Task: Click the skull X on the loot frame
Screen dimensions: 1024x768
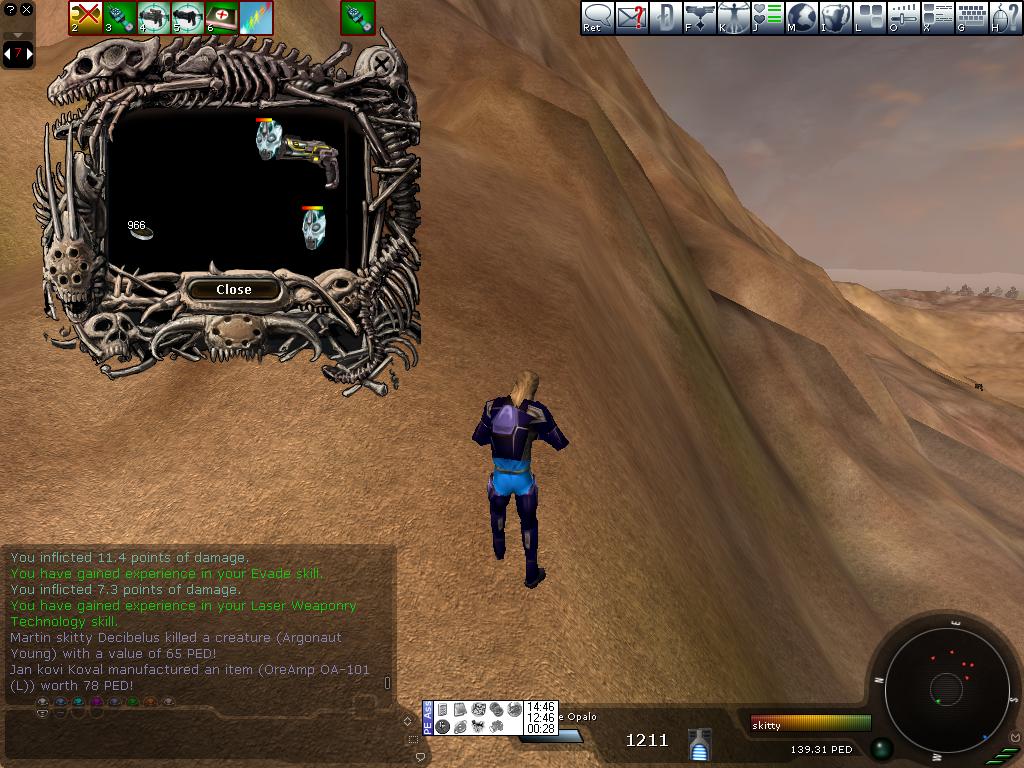Action: point(382,64)
